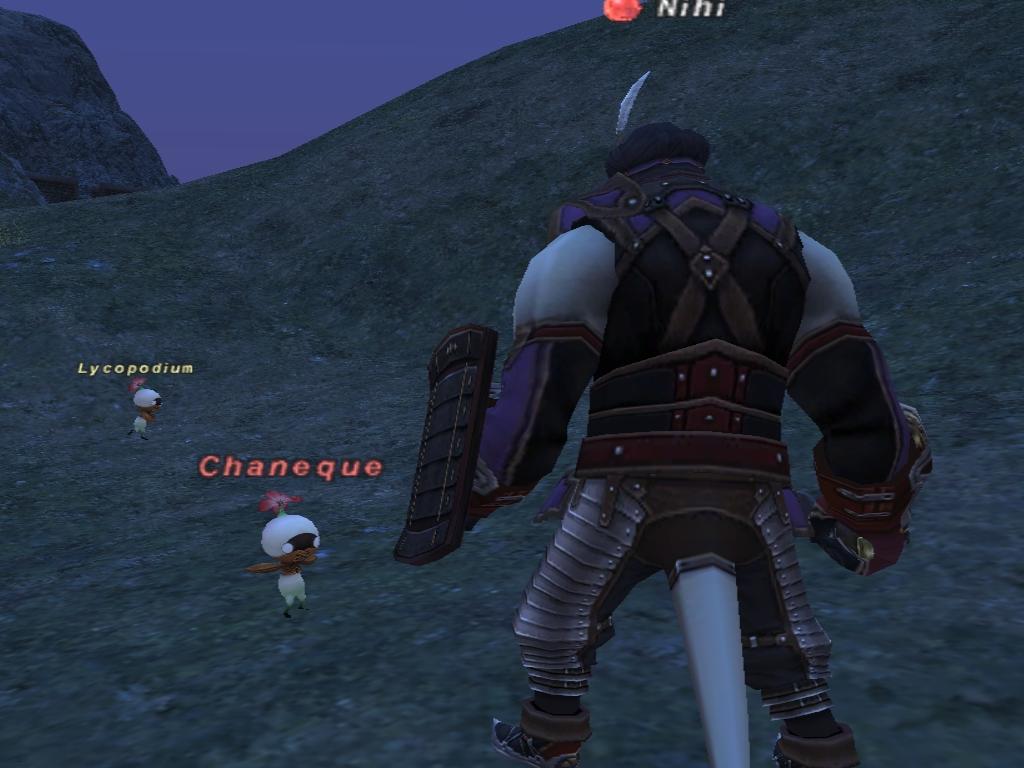
Task: Target the Lycopodium name label
Action: pyautogui.click(x=135, y=368)
